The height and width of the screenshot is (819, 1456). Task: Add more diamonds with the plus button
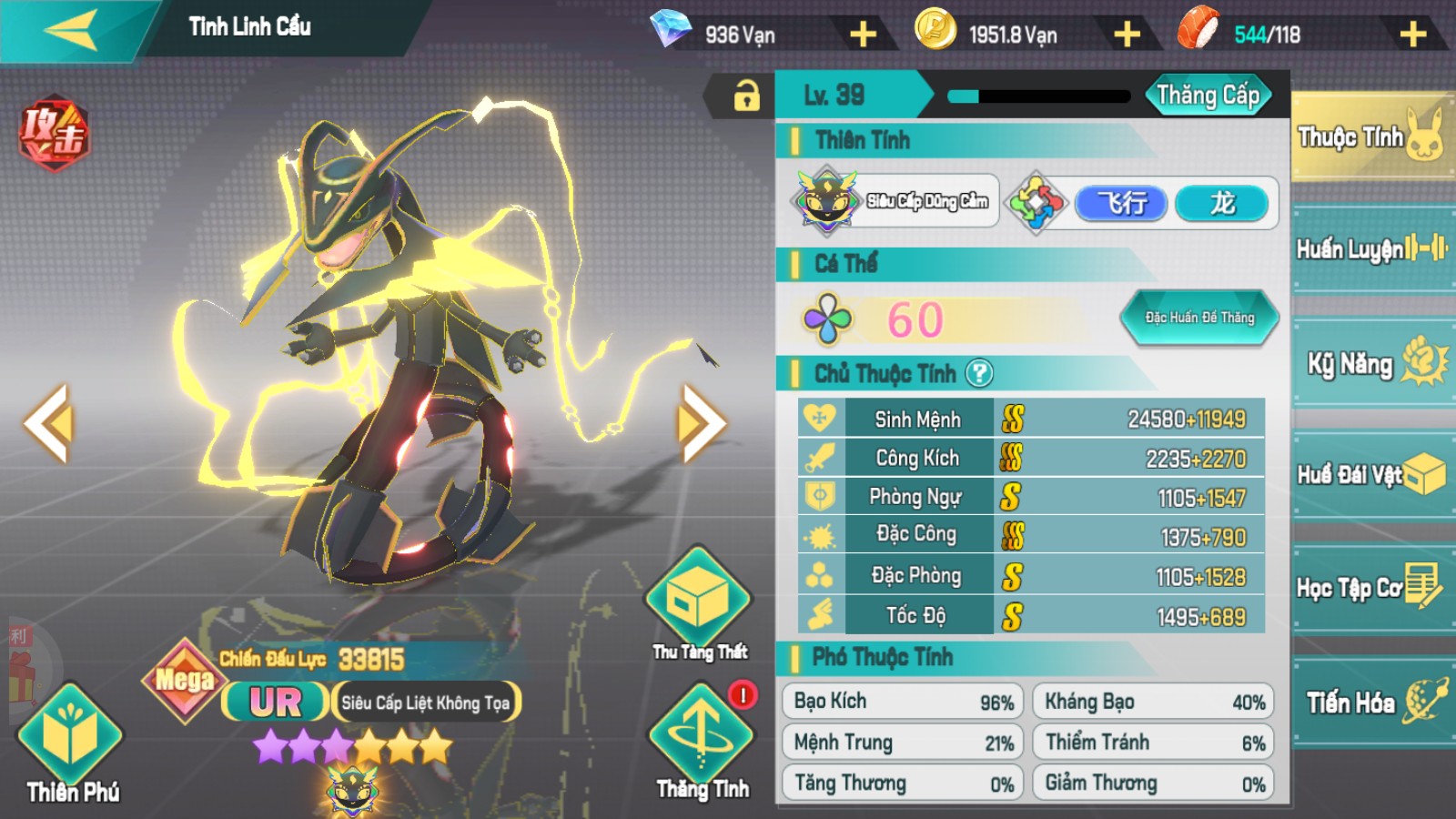pyautogui.click(x=863, y=35)
